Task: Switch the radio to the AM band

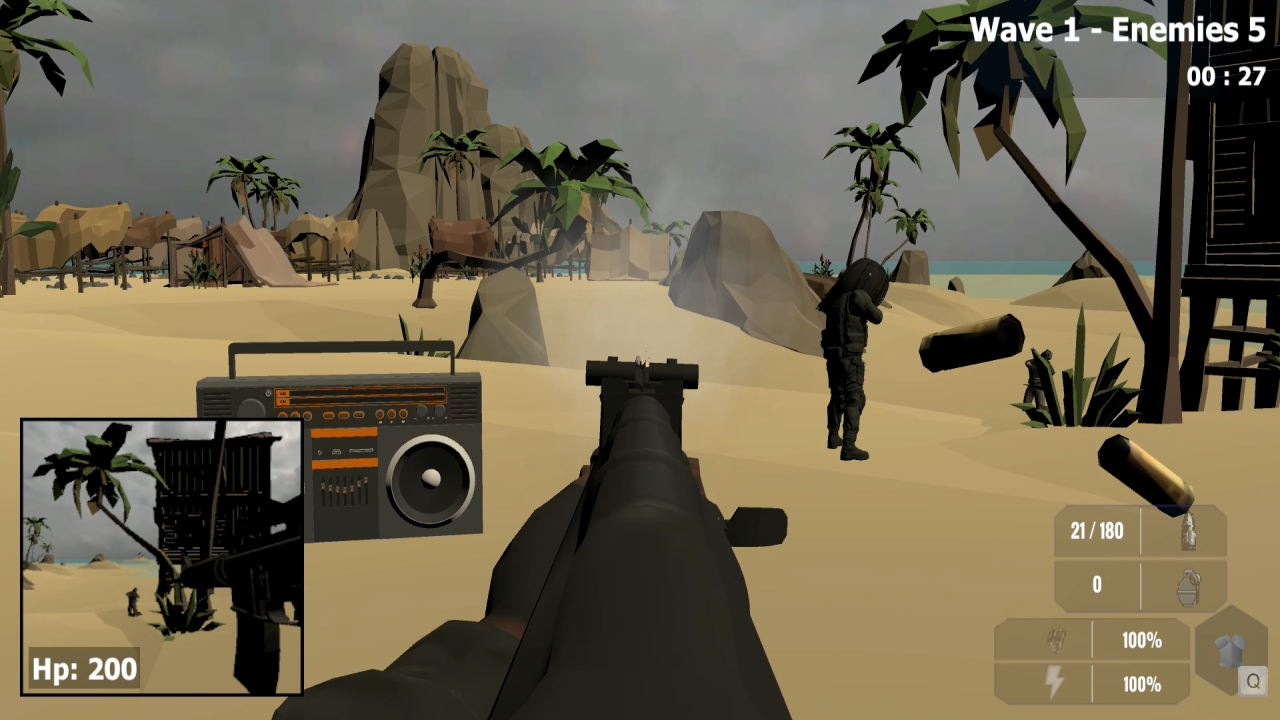Action: coord(284,393)
